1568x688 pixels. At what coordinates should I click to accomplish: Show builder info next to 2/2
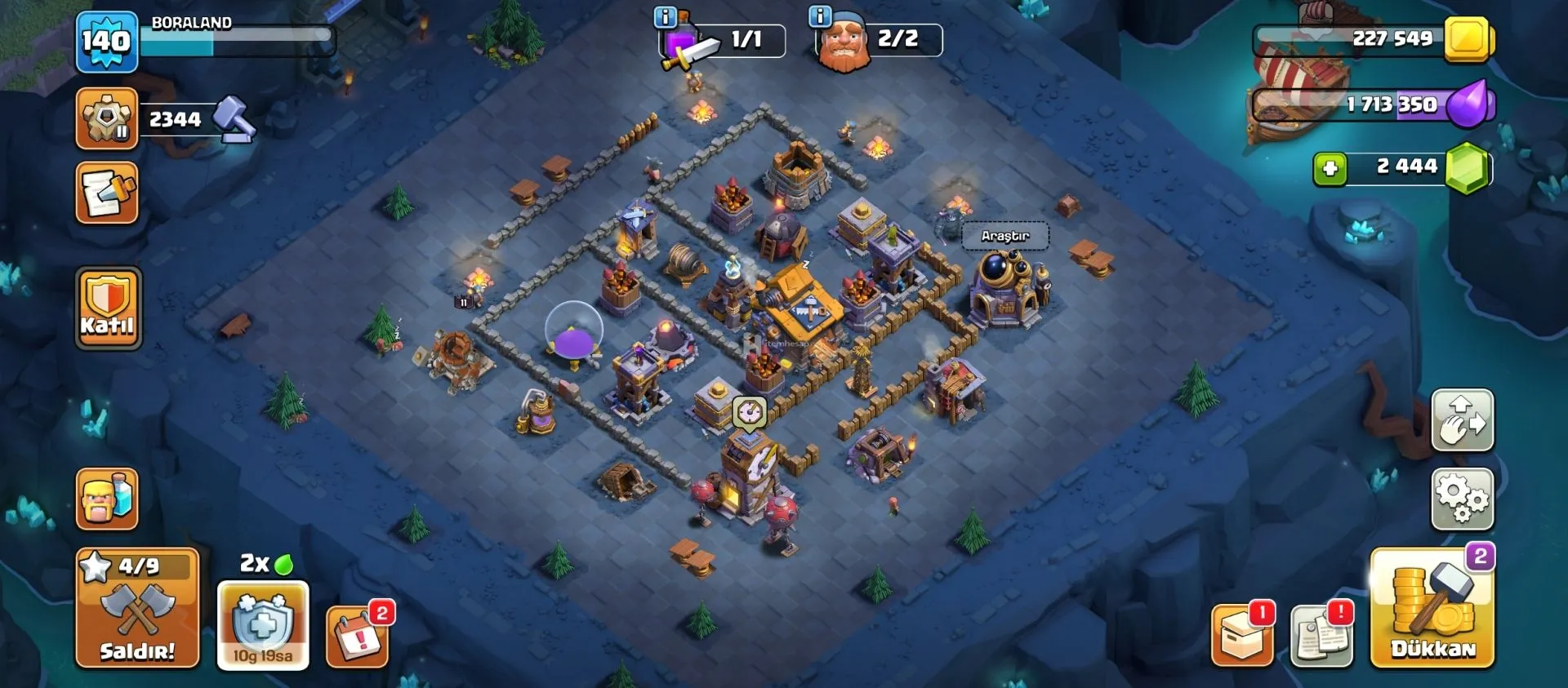tap(819, 16)
